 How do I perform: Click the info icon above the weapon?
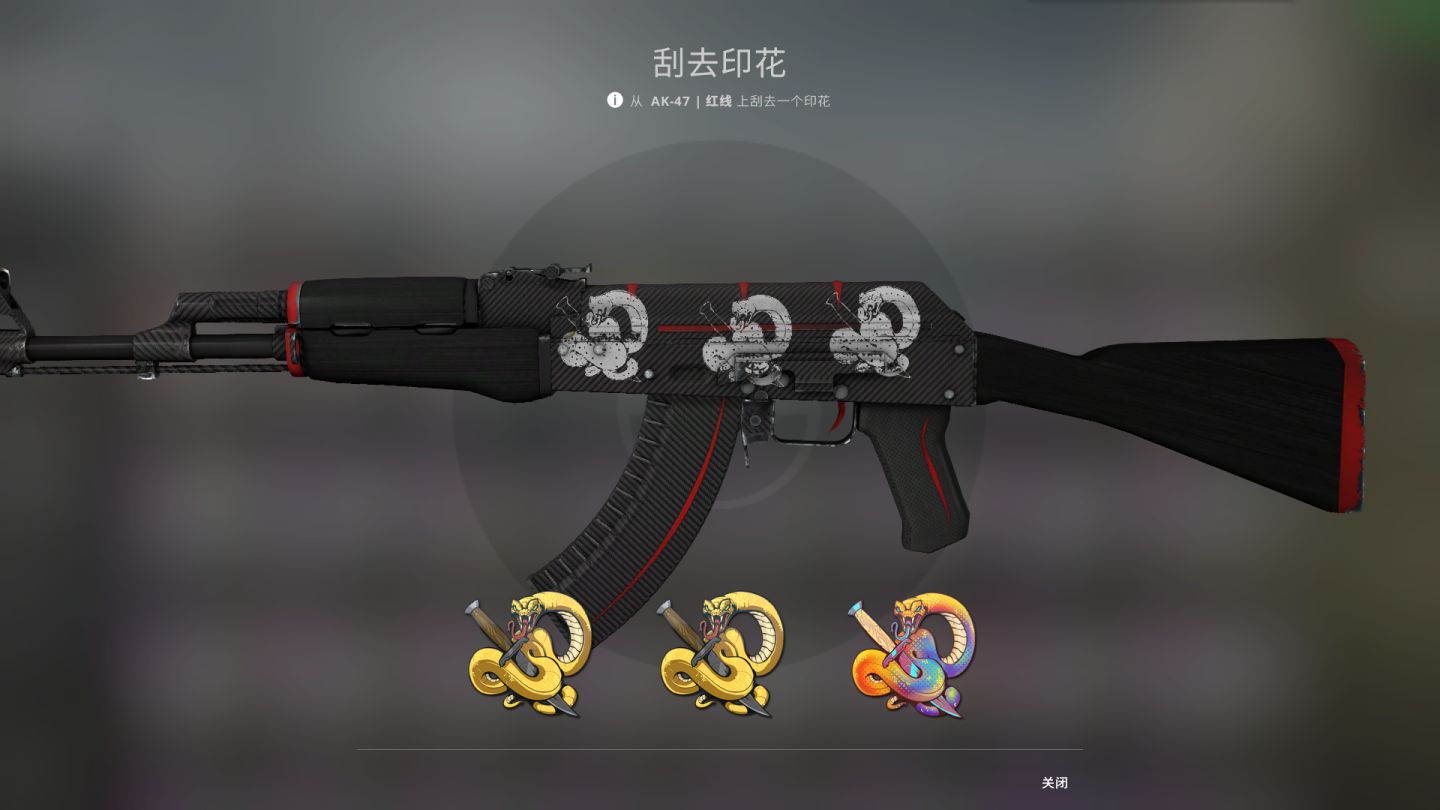[613, 101]
